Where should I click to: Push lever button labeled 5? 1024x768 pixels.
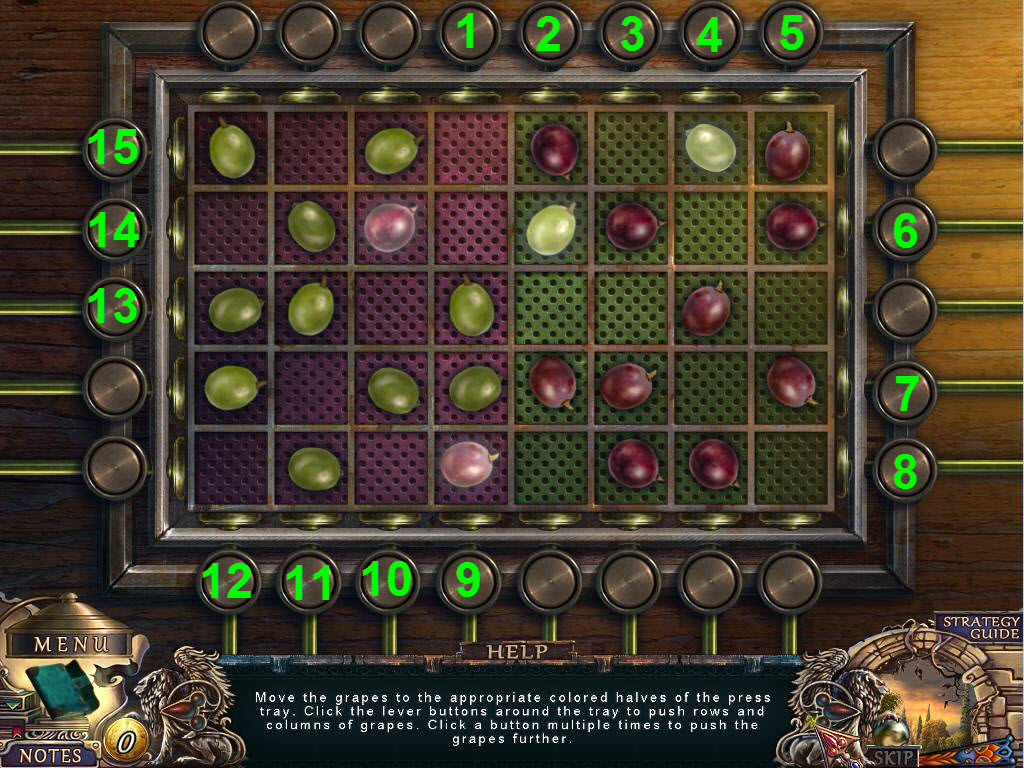790,33
